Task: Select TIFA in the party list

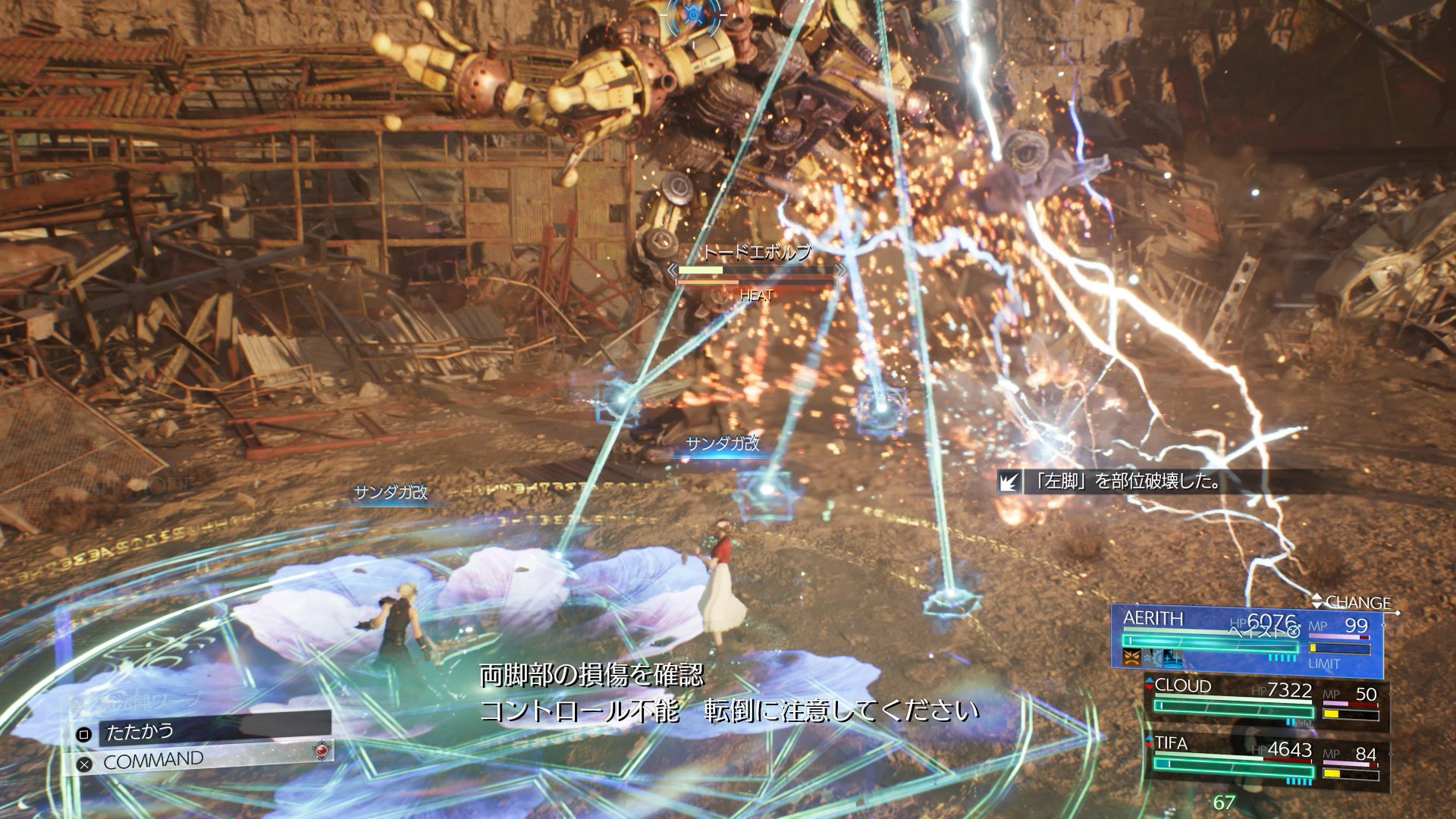Action: pos(1171,743)
